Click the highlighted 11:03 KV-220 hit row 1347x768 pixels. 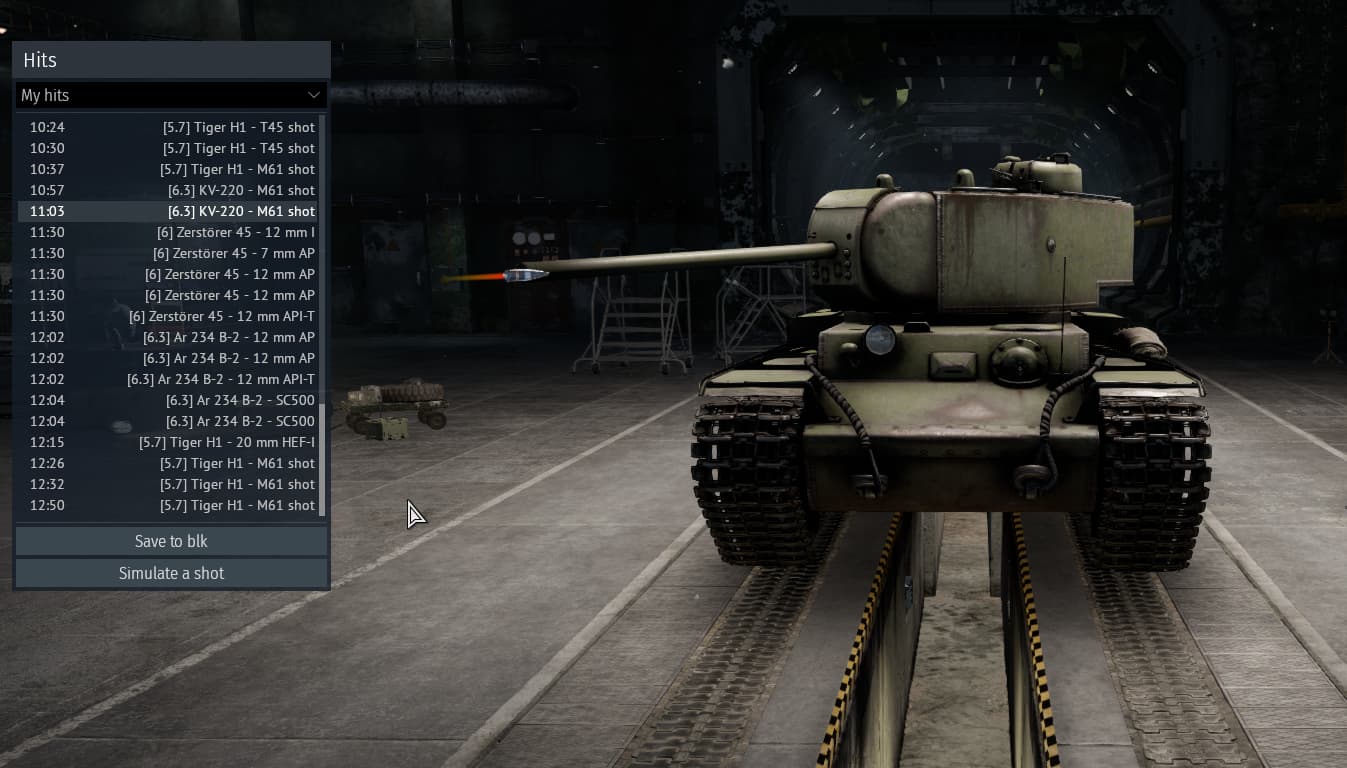[168, 211]
